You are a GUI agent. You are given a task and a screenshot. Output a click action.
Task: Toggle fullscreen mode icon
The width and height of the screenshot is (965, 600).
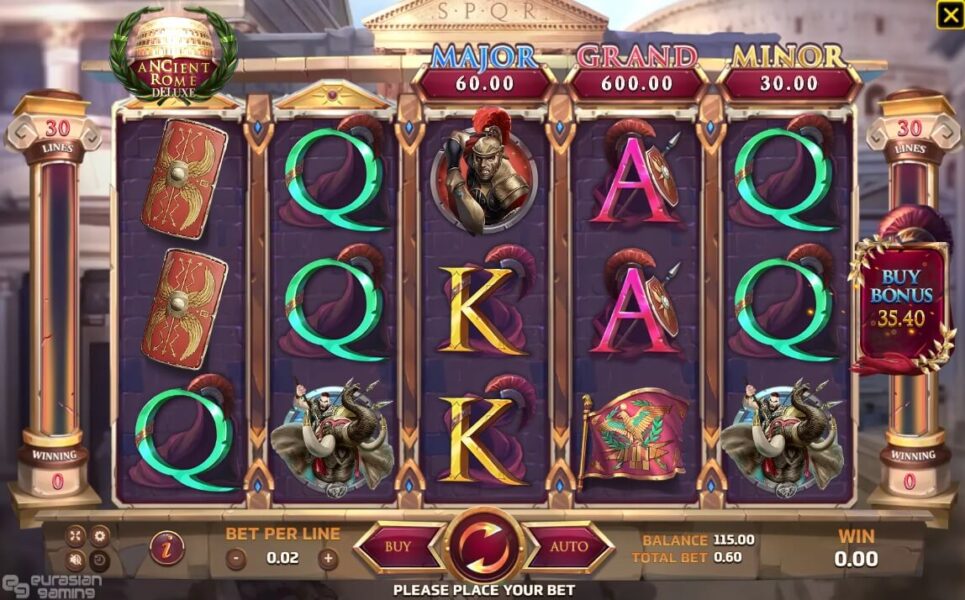pos(76,535)
